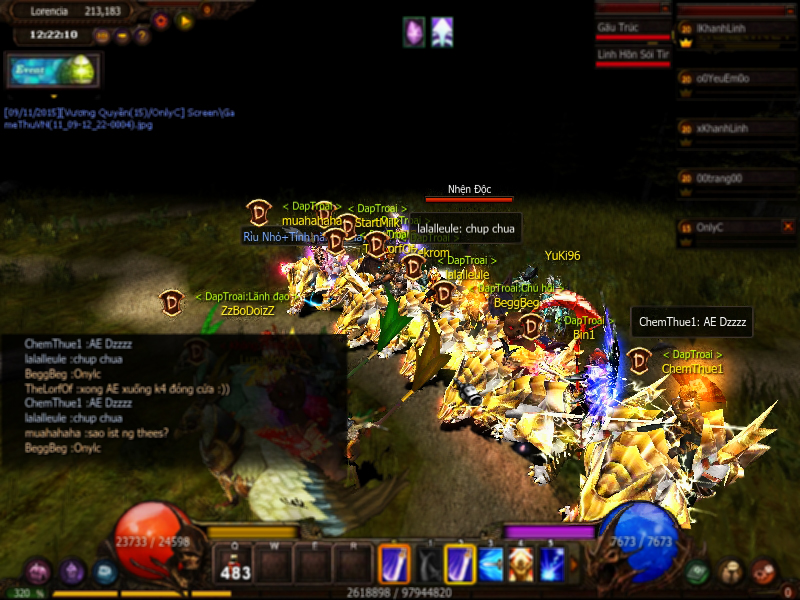800x600 pixels.
Task: Click the red gear button
Action: coord(161,19)
